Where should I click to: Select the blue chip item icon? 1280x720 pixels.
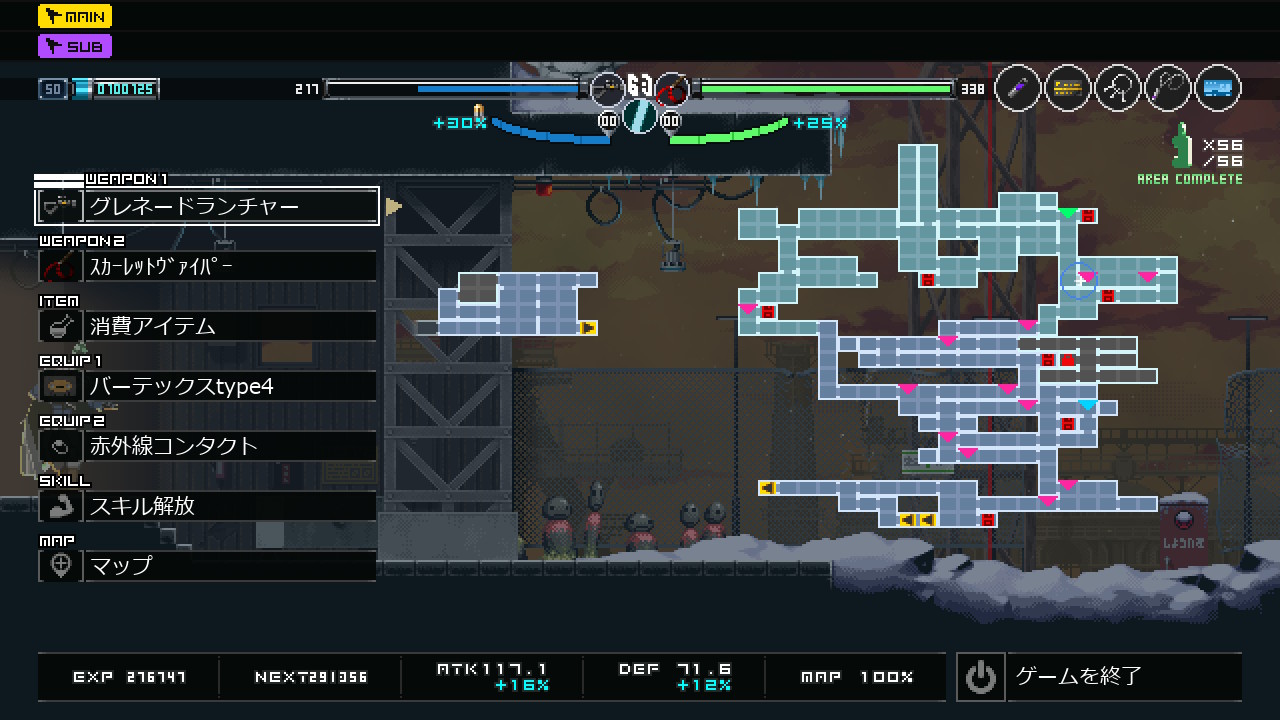click(x=1217, y=88)
